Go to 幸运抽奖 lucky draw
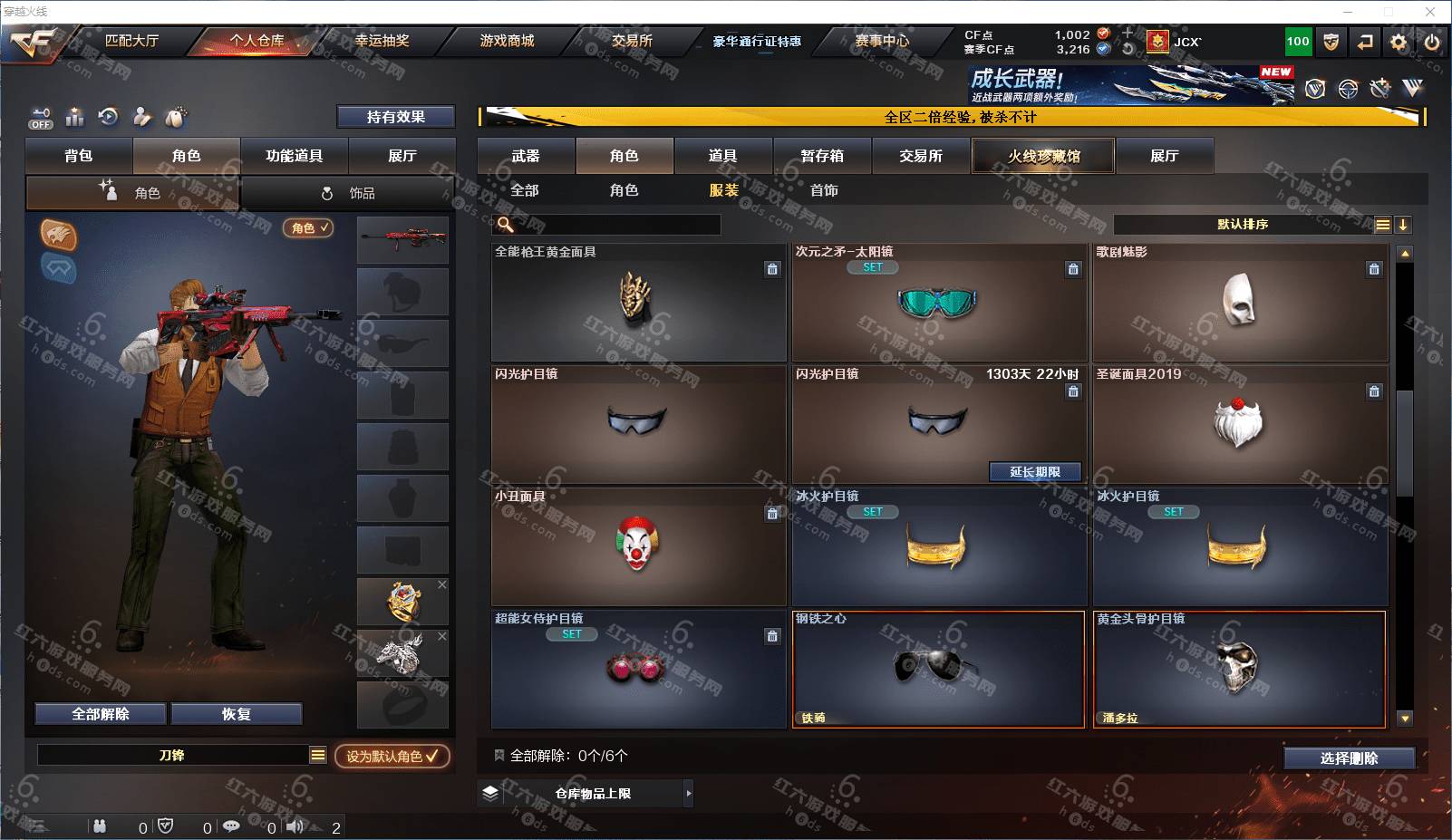Viewport: 1452px width, 840px height. [x=382, y=41]
